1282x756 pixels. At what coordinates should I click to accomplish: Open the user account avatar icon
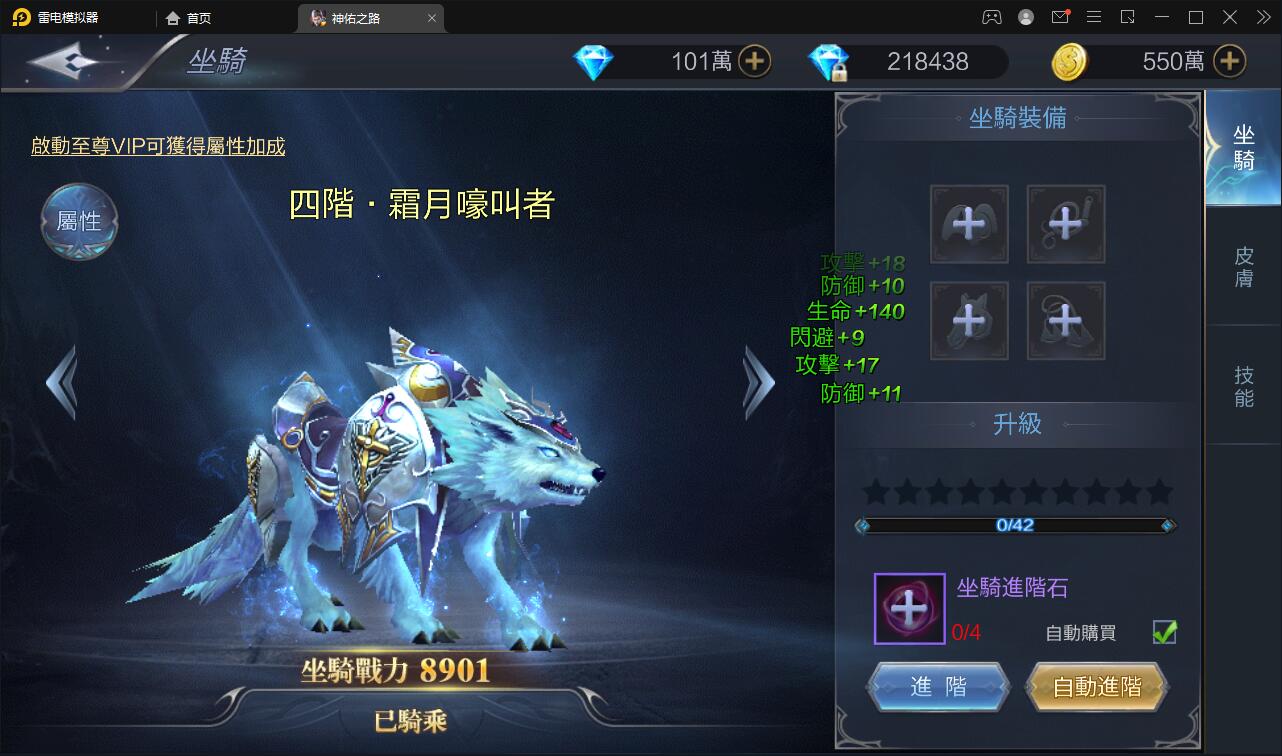(1025, 17)
